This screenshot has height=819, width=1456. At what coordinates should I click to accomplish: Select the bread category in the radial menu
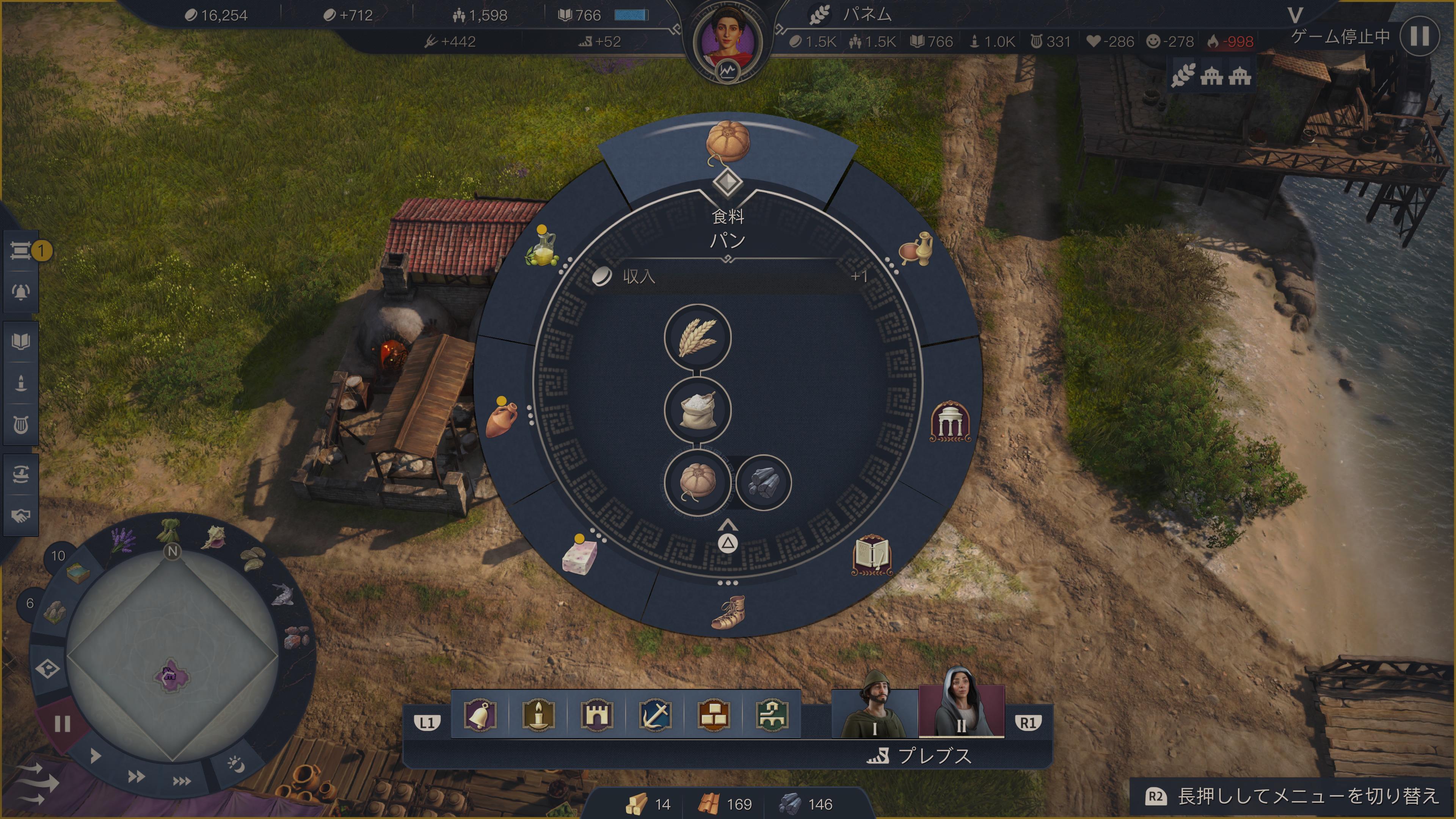[728, 143]
